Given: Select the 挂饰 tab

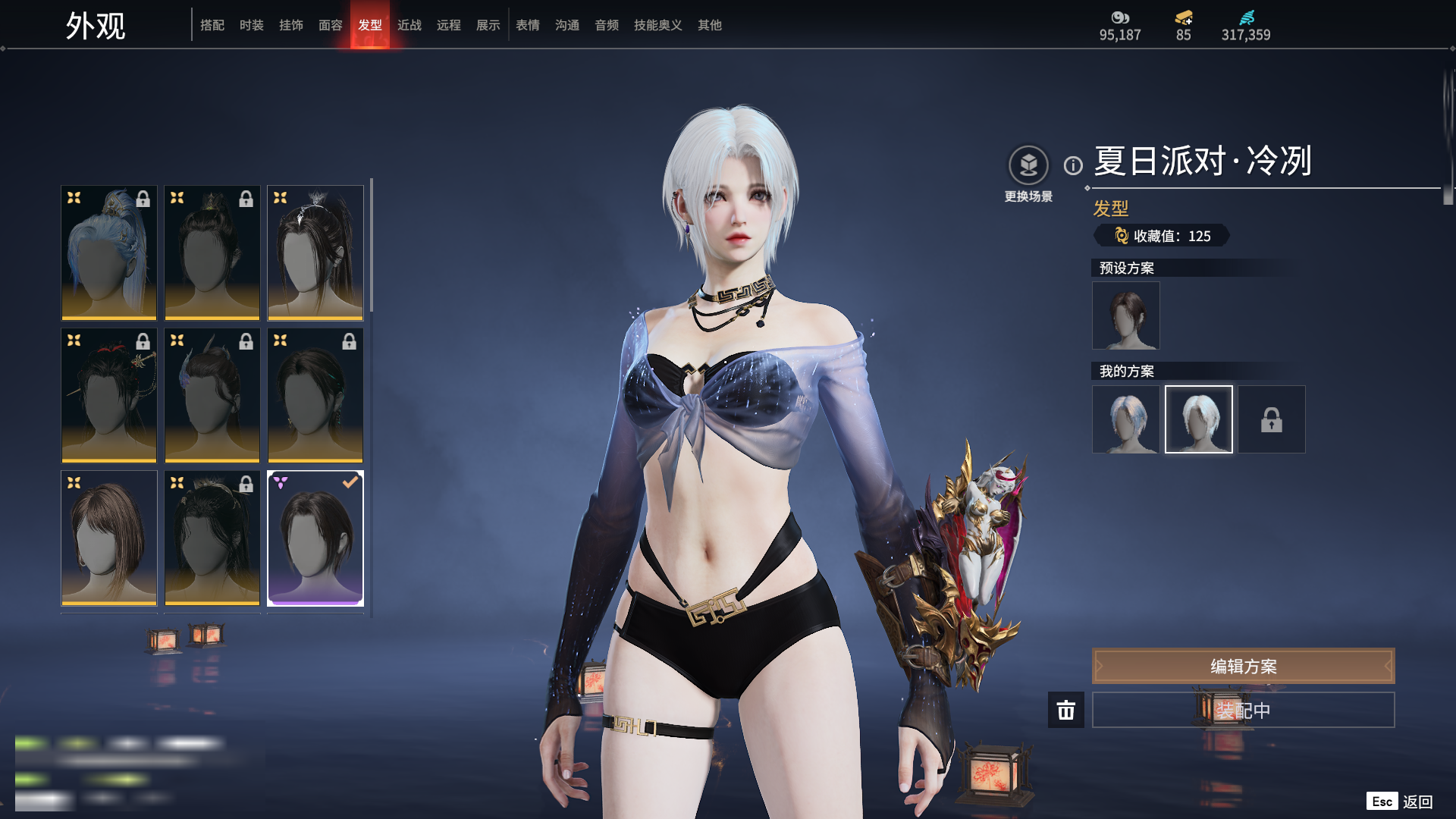Looking at the screenshot, I should [x=291, y=25].
